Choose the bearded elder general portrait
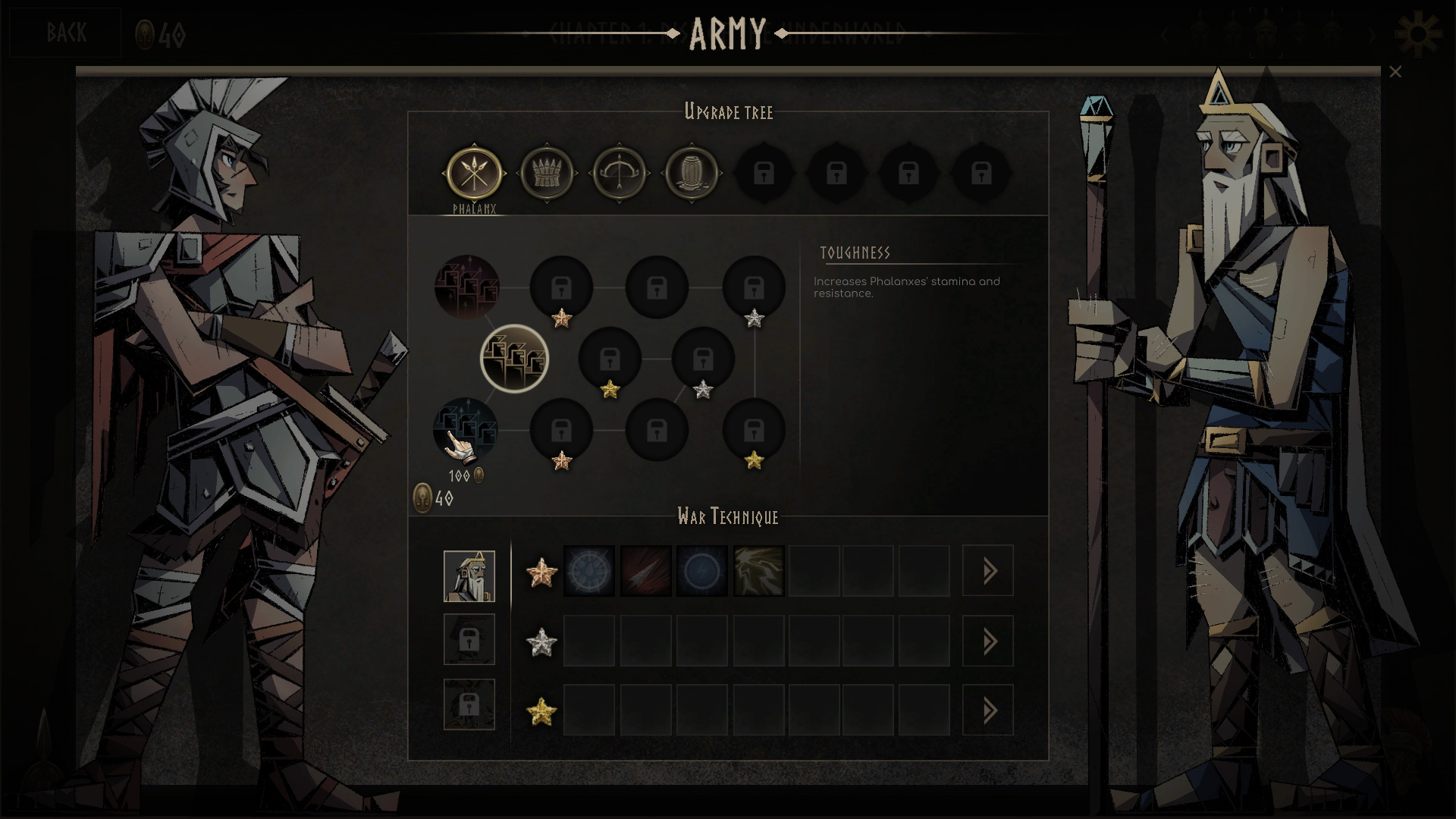 pyautogui.click(x=469, y=576)
